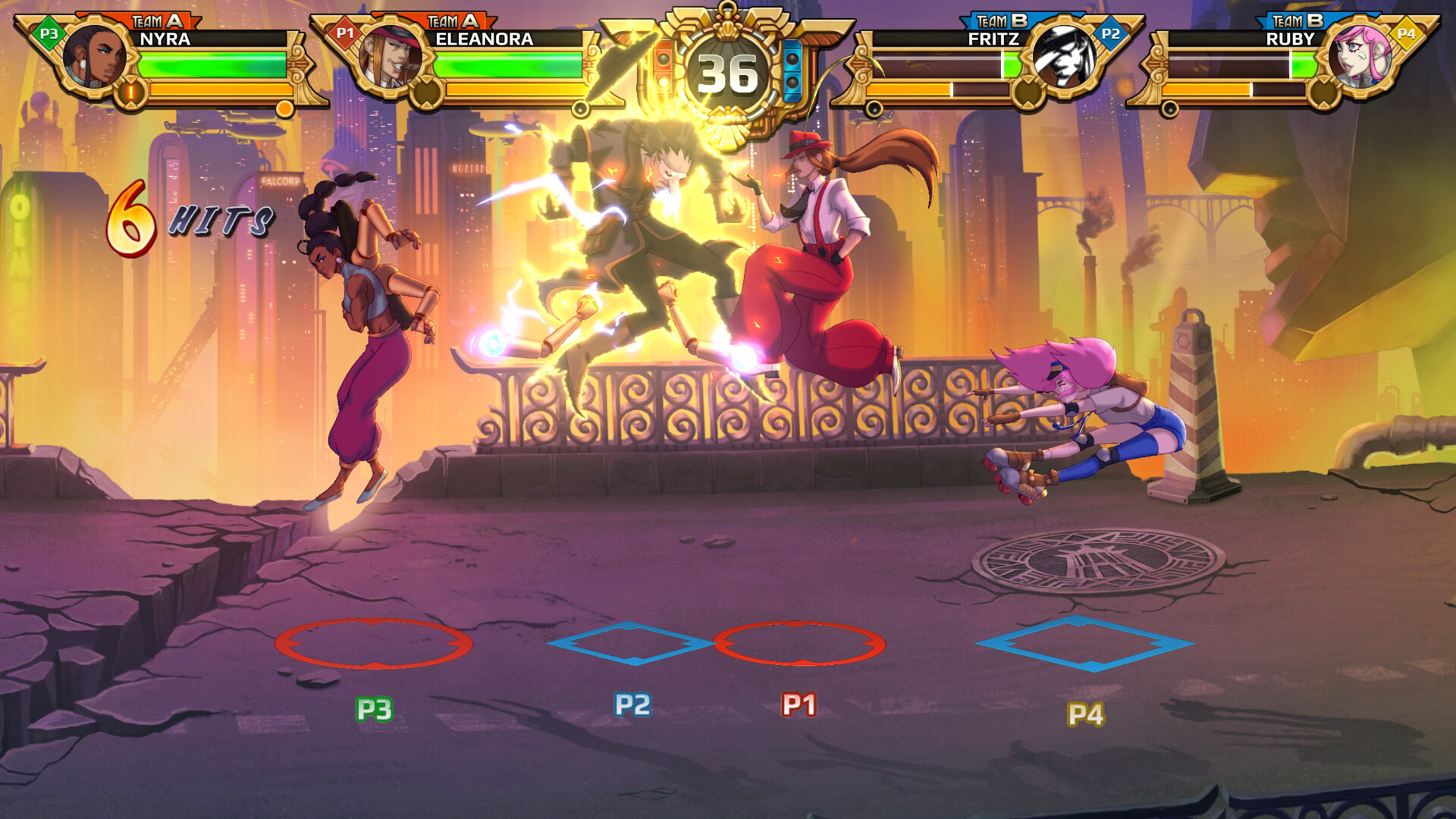Select Ruby's pink-haired portrait
This screenshot has height=819, width=1456.
tap(1359, 57)
